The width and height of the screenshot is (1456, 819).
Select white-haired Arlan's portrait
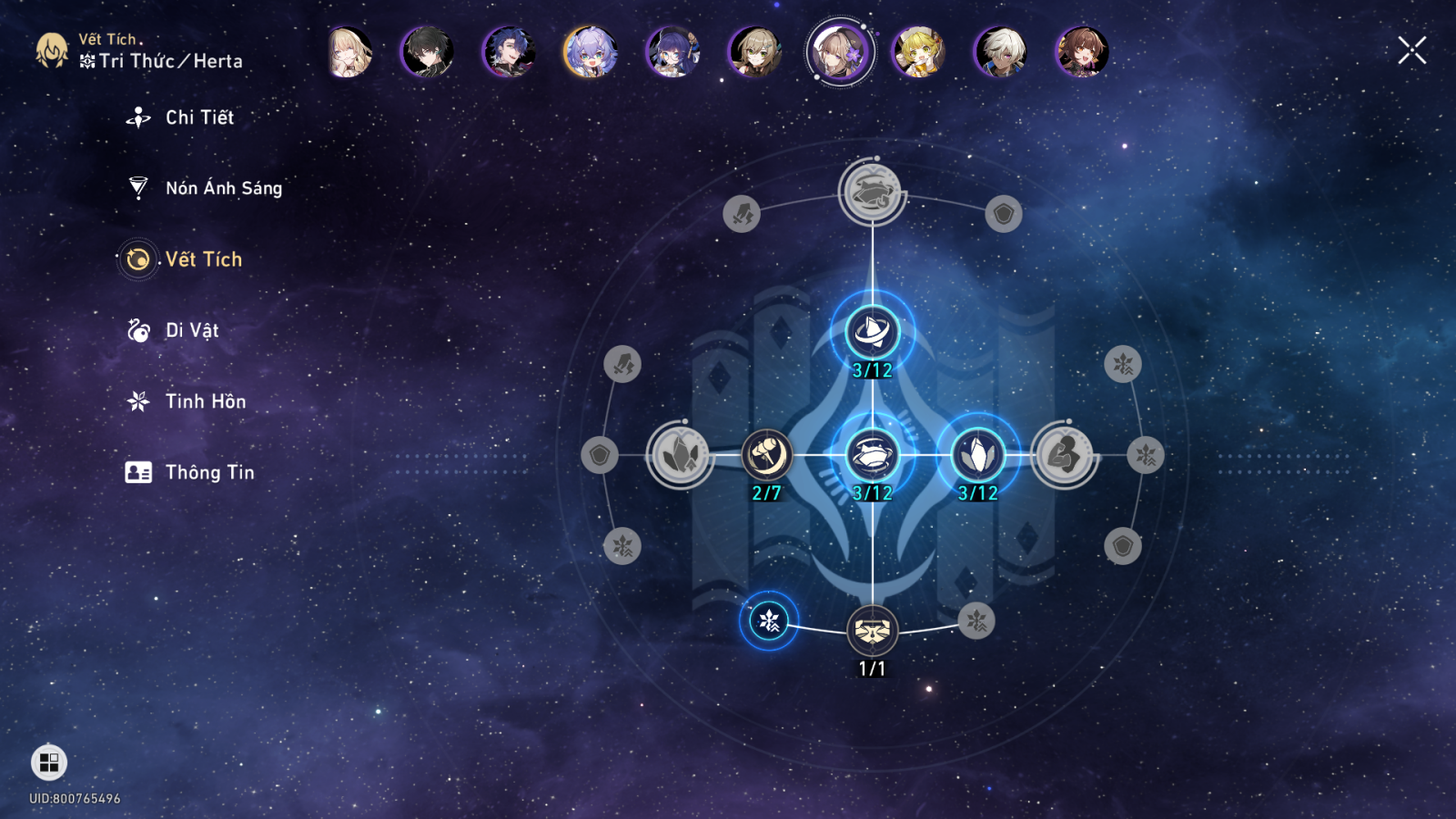point(1001,52)
